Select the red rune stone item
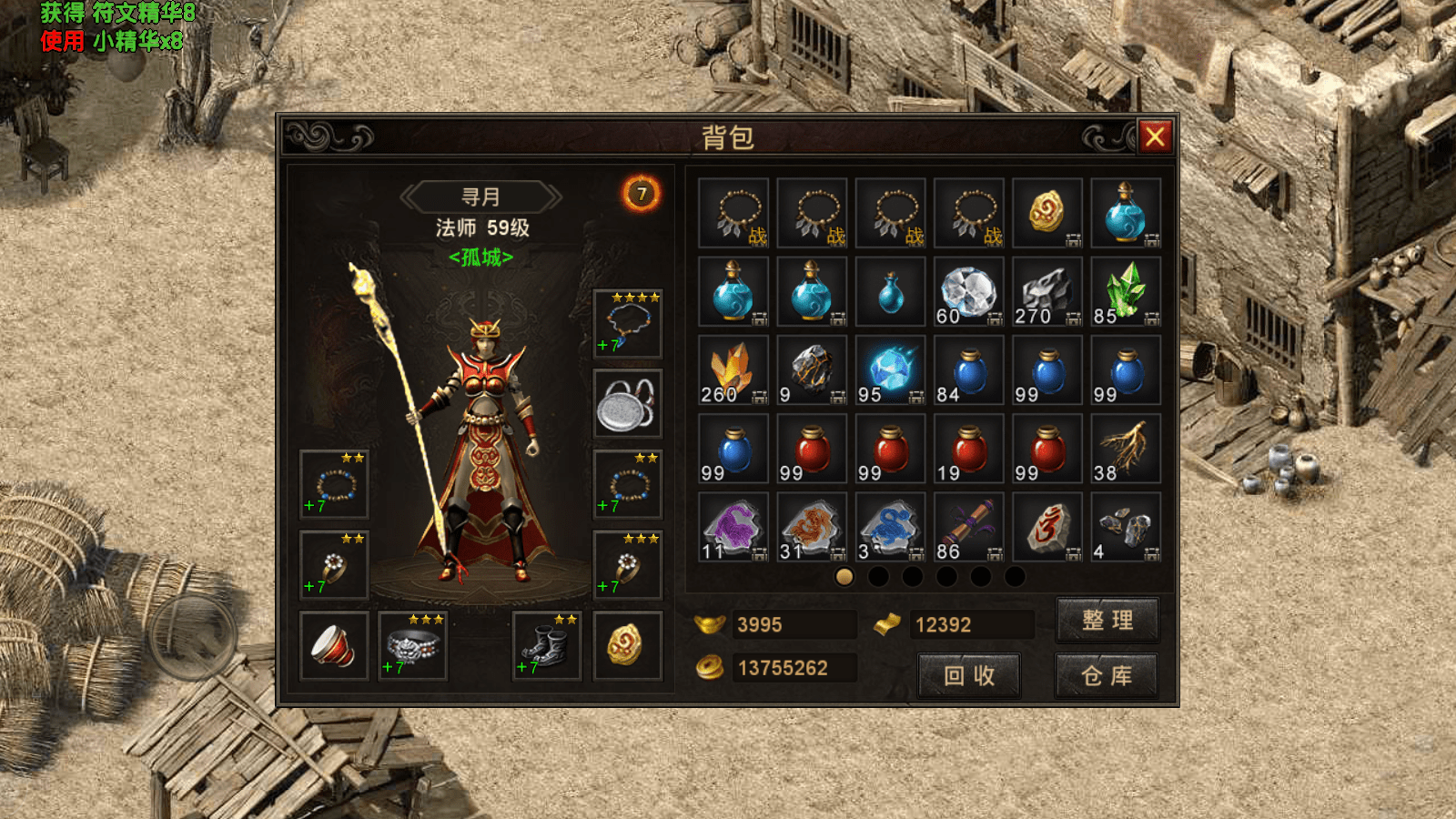This screenshot has height=819, width=1456. 1046,527
